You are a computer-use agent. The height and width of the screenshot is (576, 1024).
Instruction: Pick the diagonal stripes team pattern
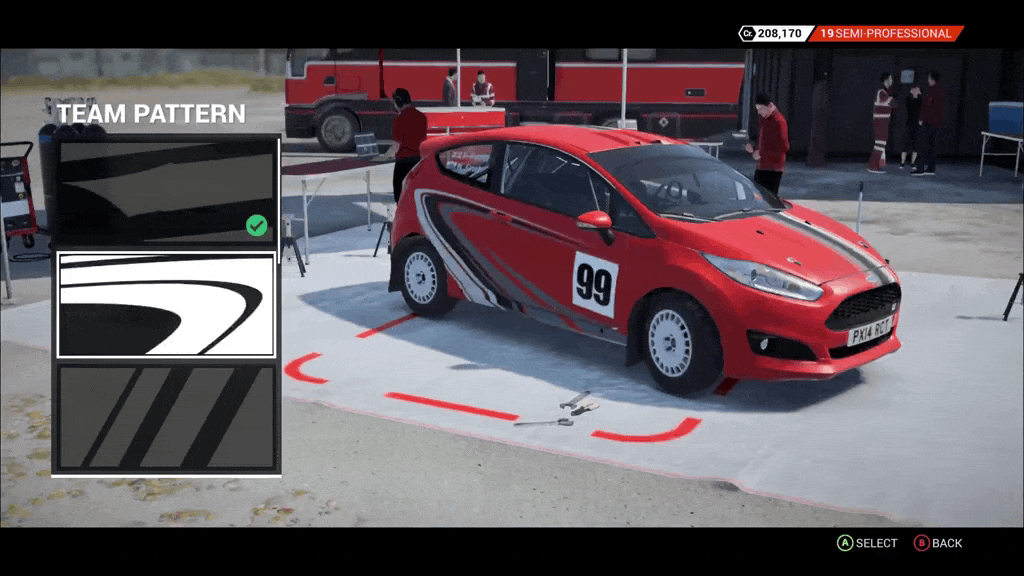click(166, 417)
